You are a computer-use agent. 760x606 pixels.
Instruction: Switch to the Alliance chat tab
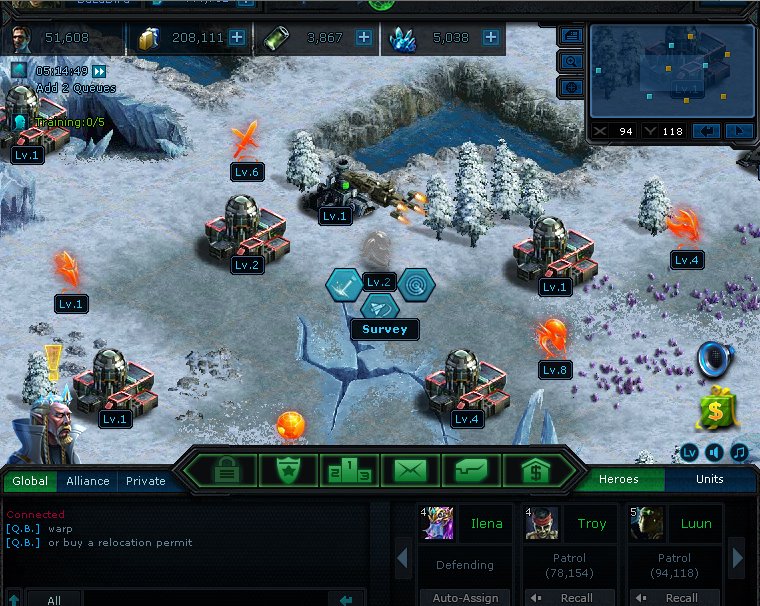[88, 481]
